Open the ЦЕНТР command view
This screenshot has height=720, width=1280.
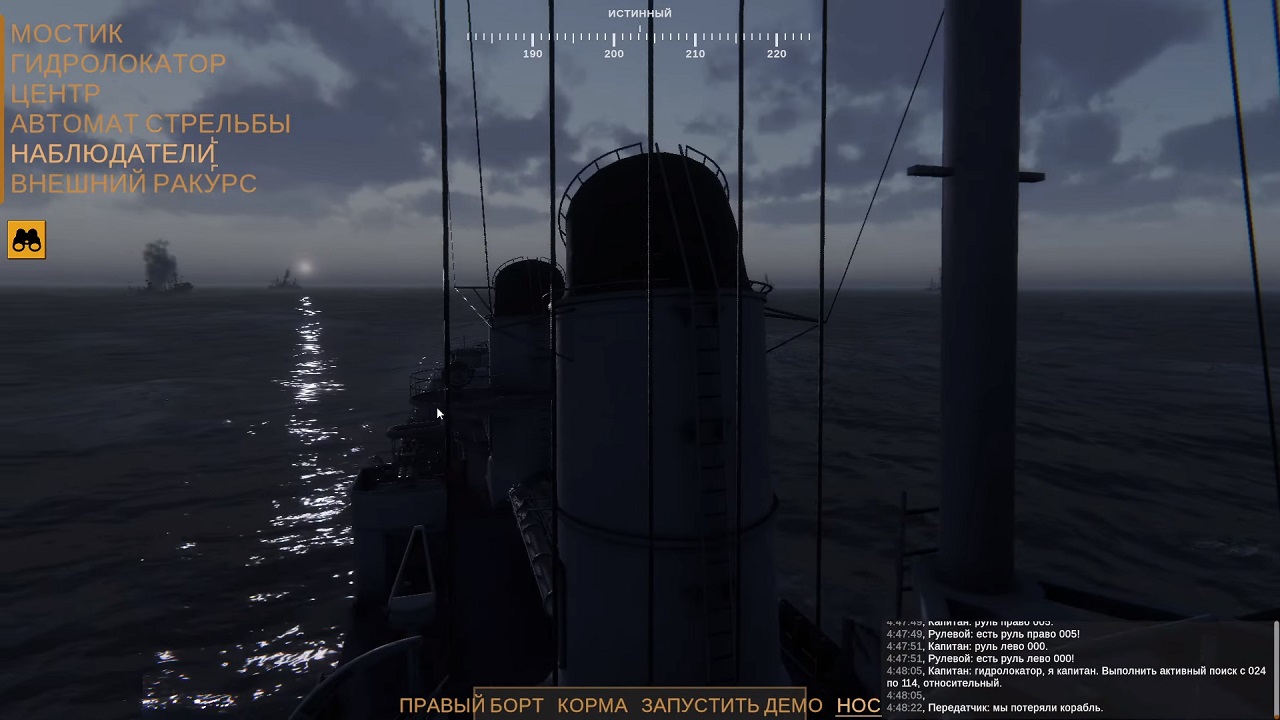pos(55,93)
